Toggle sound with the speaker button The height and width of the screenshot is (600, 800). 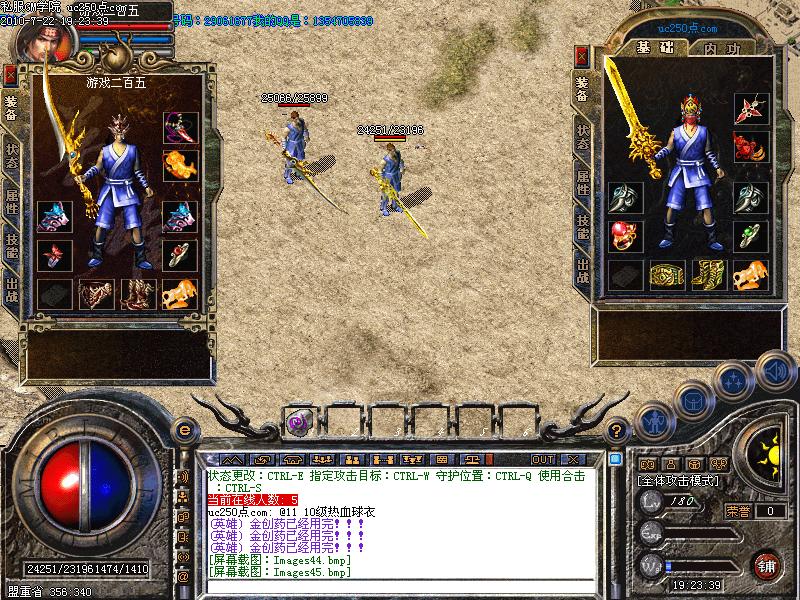[773, 369]
